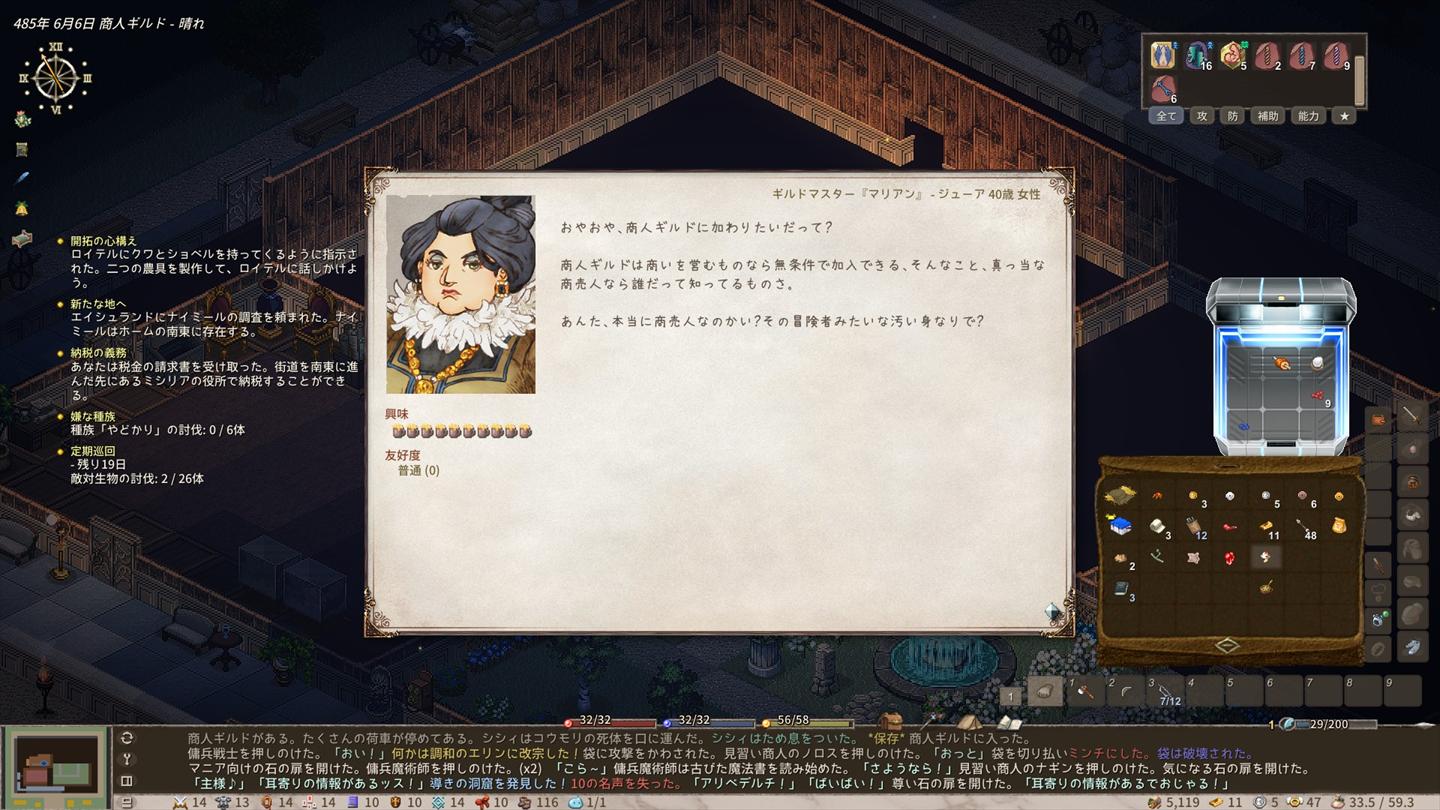Filter abilities with the 全て tab
This screenshot has width=1440, height=810.
point(1166,116)
